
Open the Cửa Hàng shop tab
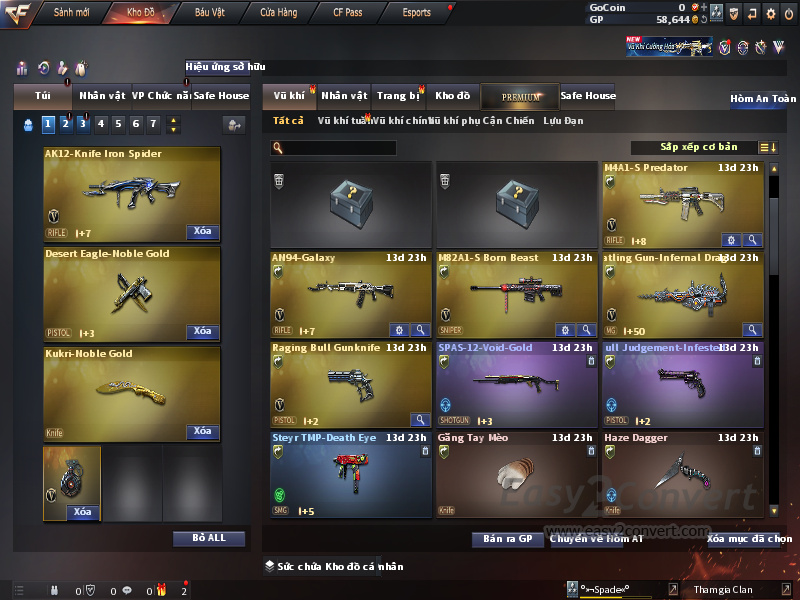click(x=278, y=13)
